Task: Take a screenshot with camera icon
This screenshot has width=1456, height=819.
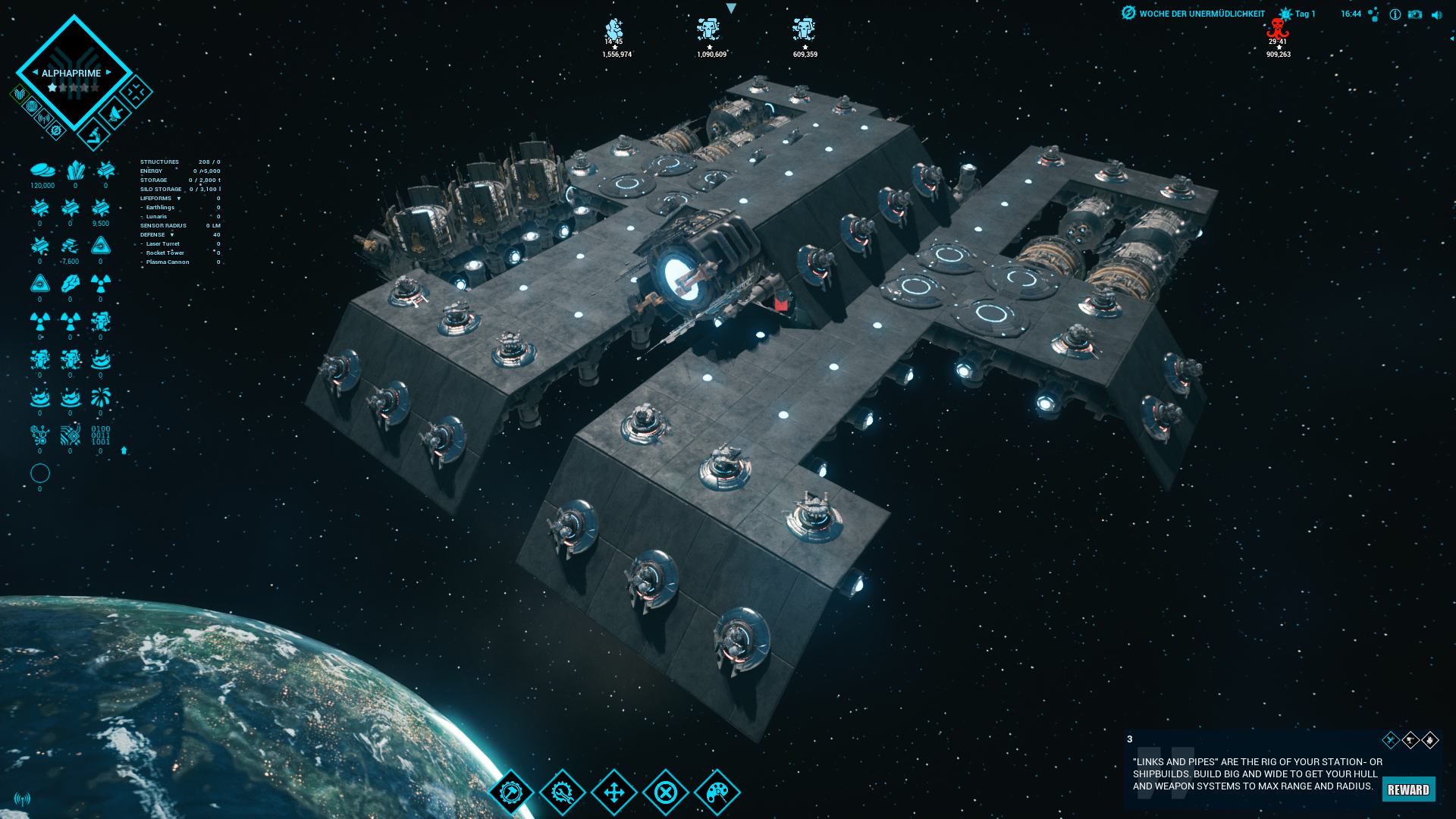Action: [x=1415, y=14]
